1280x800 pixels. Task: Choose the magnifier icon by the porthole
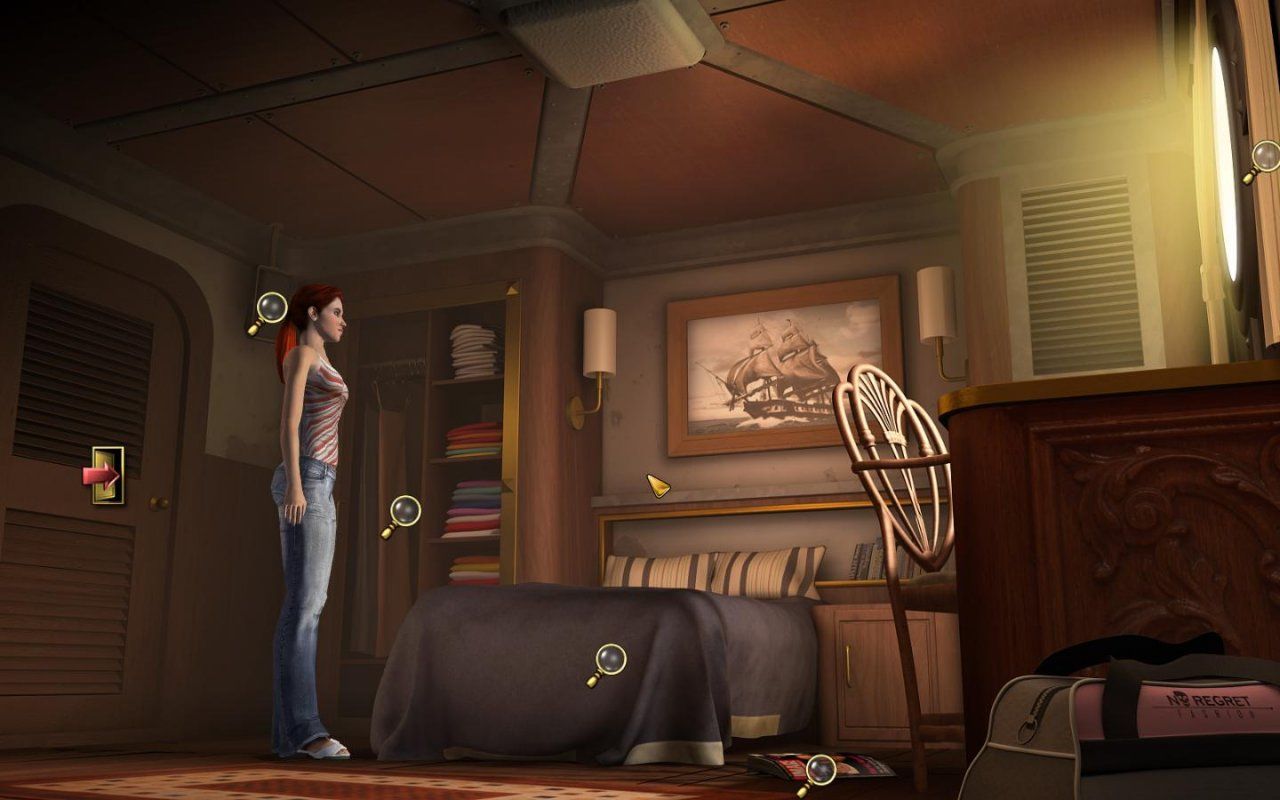click(1264, 157)
